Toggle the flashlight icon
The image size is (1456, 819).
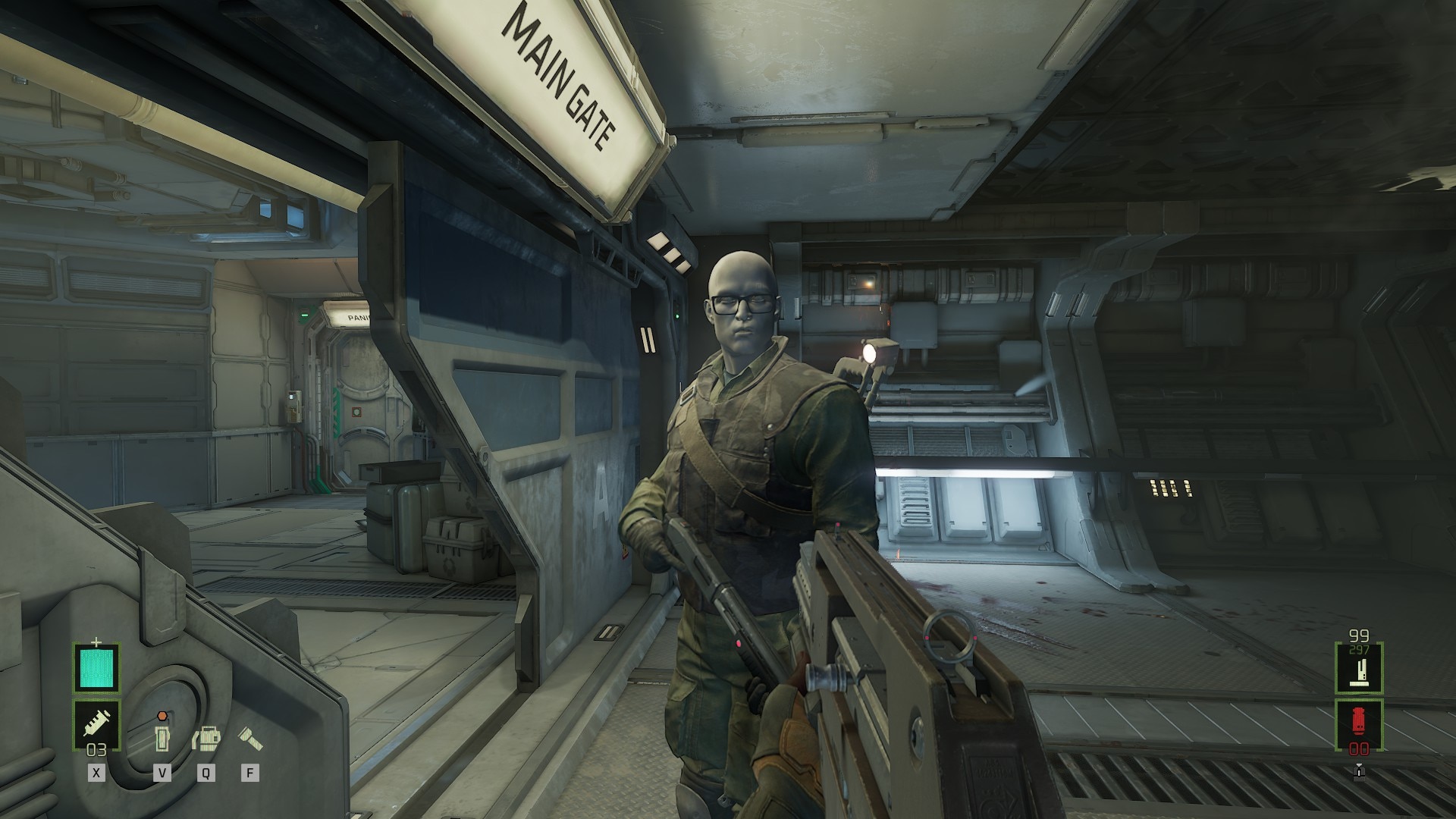tap(249, 736)
